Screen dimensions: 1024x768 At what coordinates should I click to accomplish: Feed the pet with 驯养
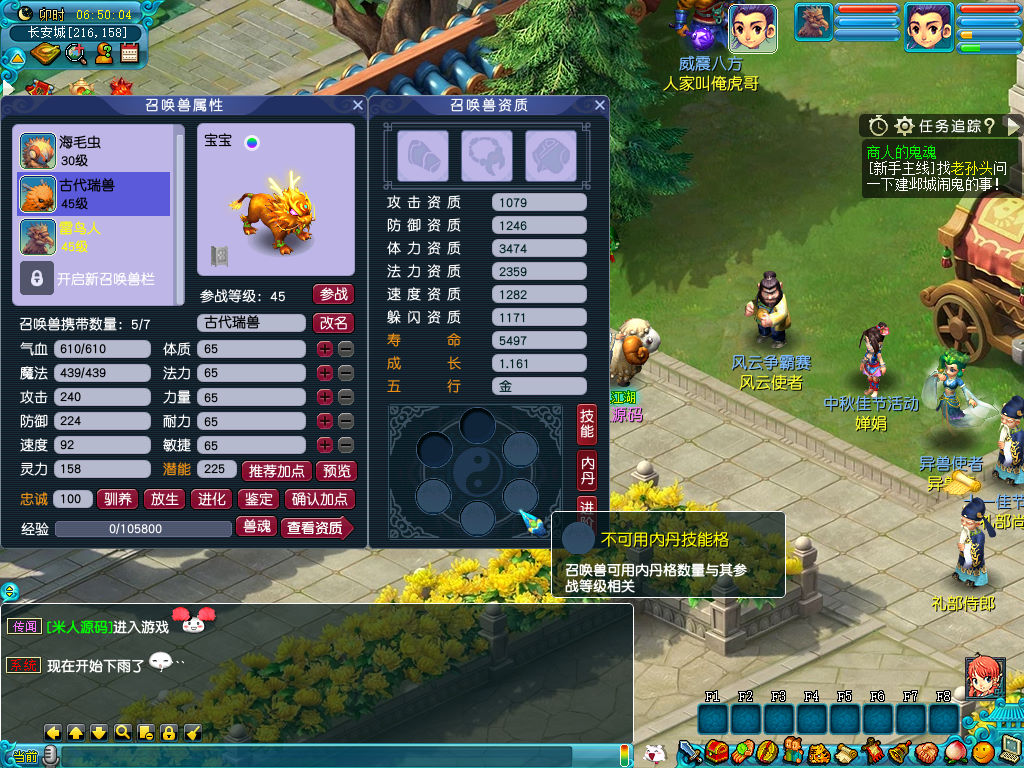point(117,499)
